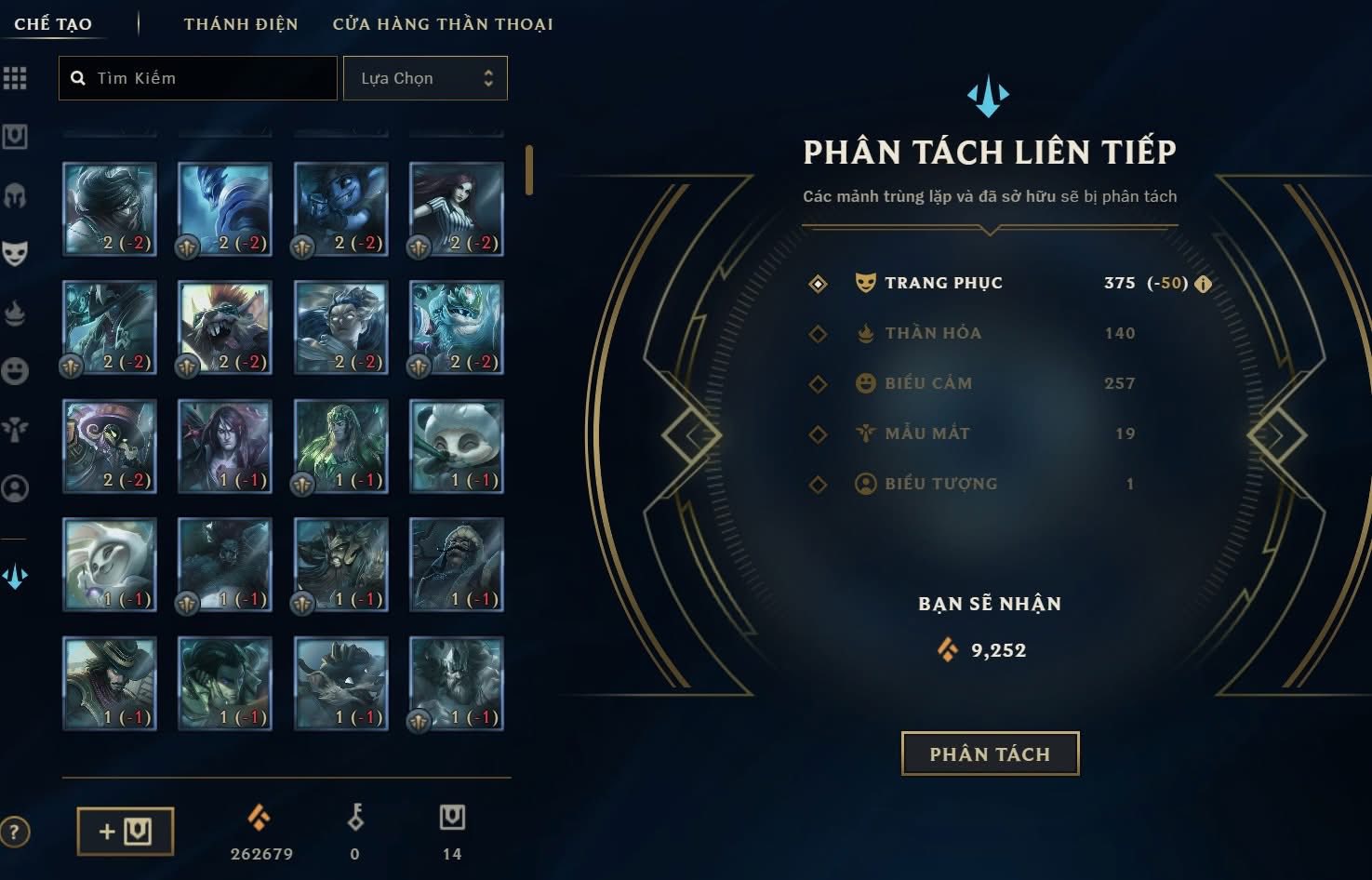Open the CỬA HÀNG THẦN THOẠI tab
The height and width of the screenshot is (880, 1372).
440,23
